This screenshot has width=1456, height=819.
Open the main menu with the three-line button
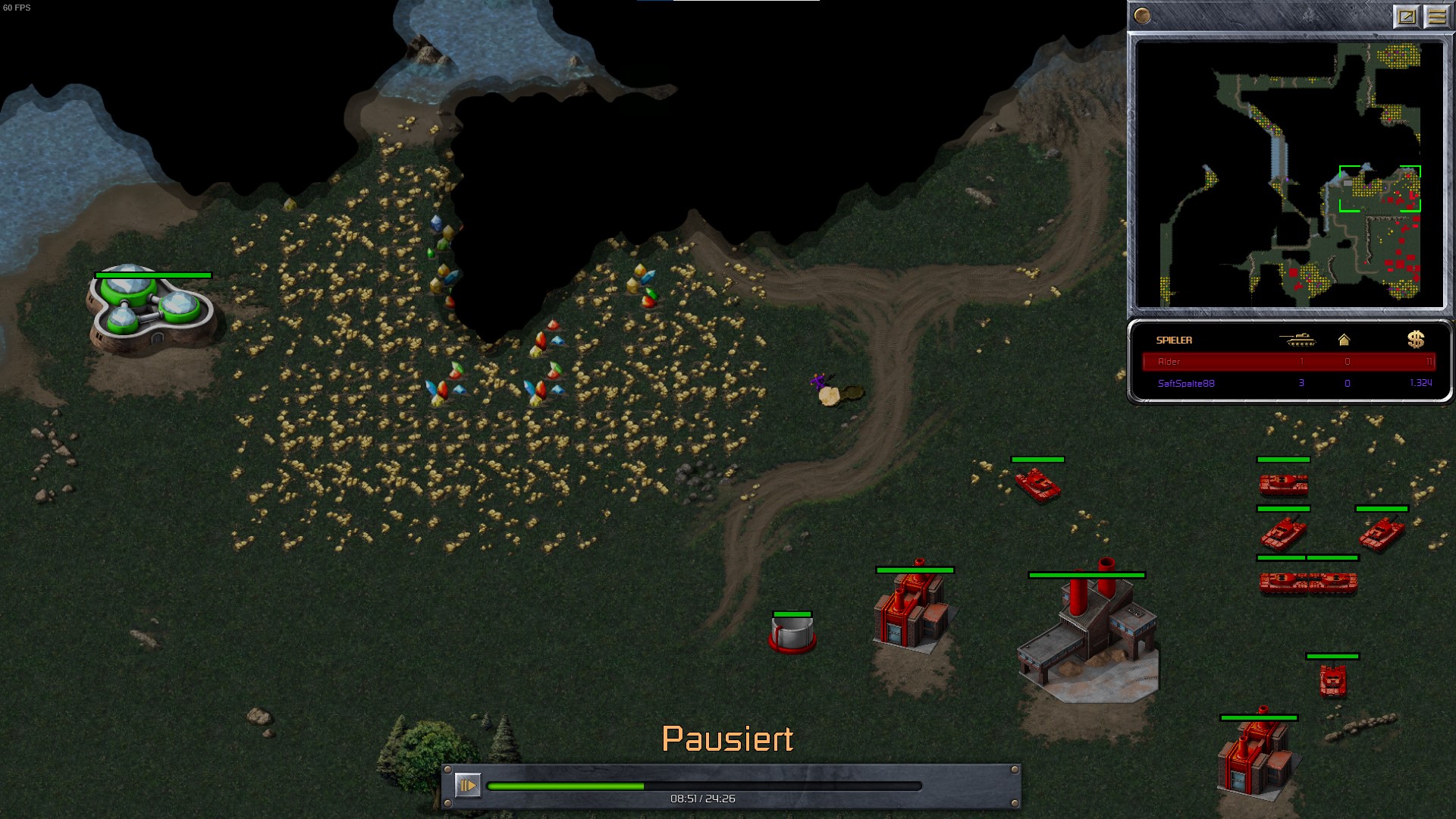pos(1437,16)
